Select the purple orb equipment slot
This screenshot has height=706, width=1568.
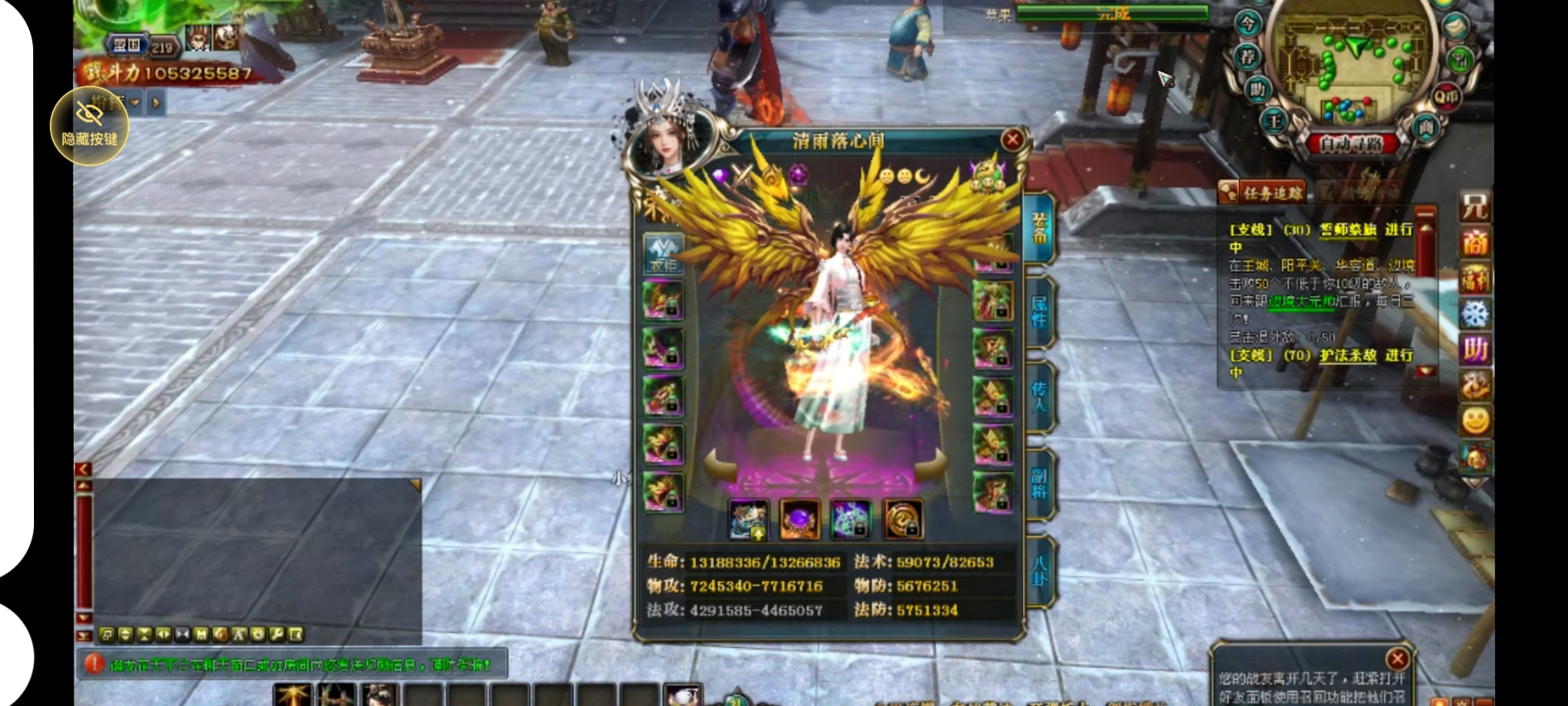coord(799,520)
